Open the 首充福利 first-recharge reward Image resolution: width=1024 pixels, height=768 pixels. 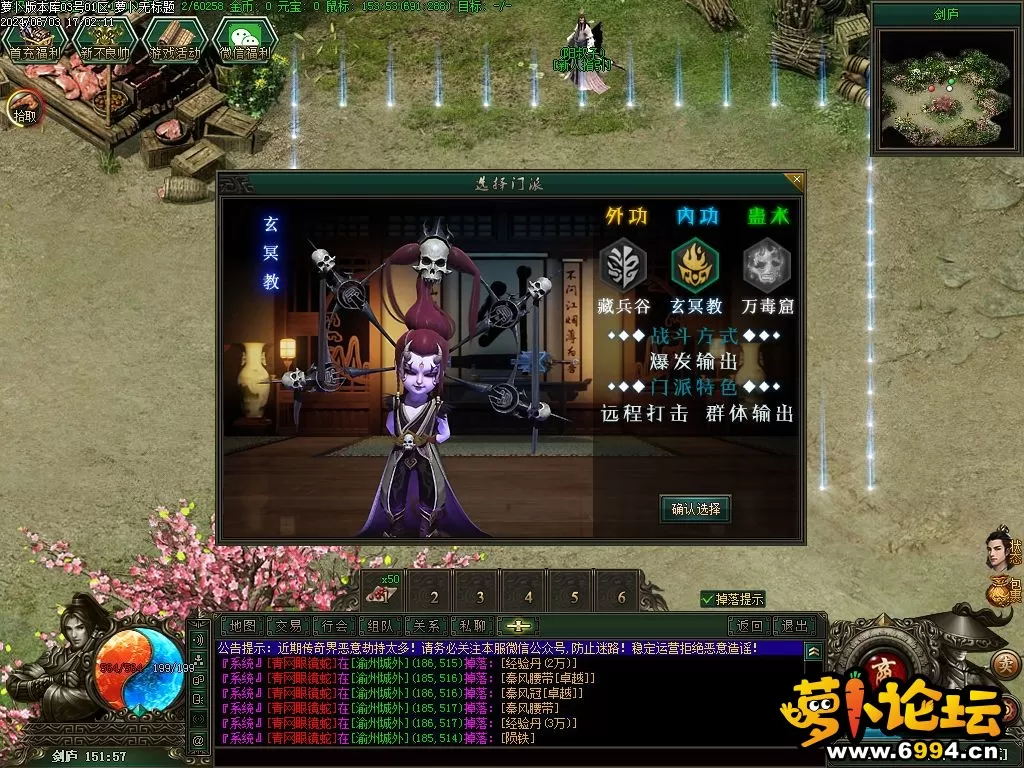[x=35, y=42]
